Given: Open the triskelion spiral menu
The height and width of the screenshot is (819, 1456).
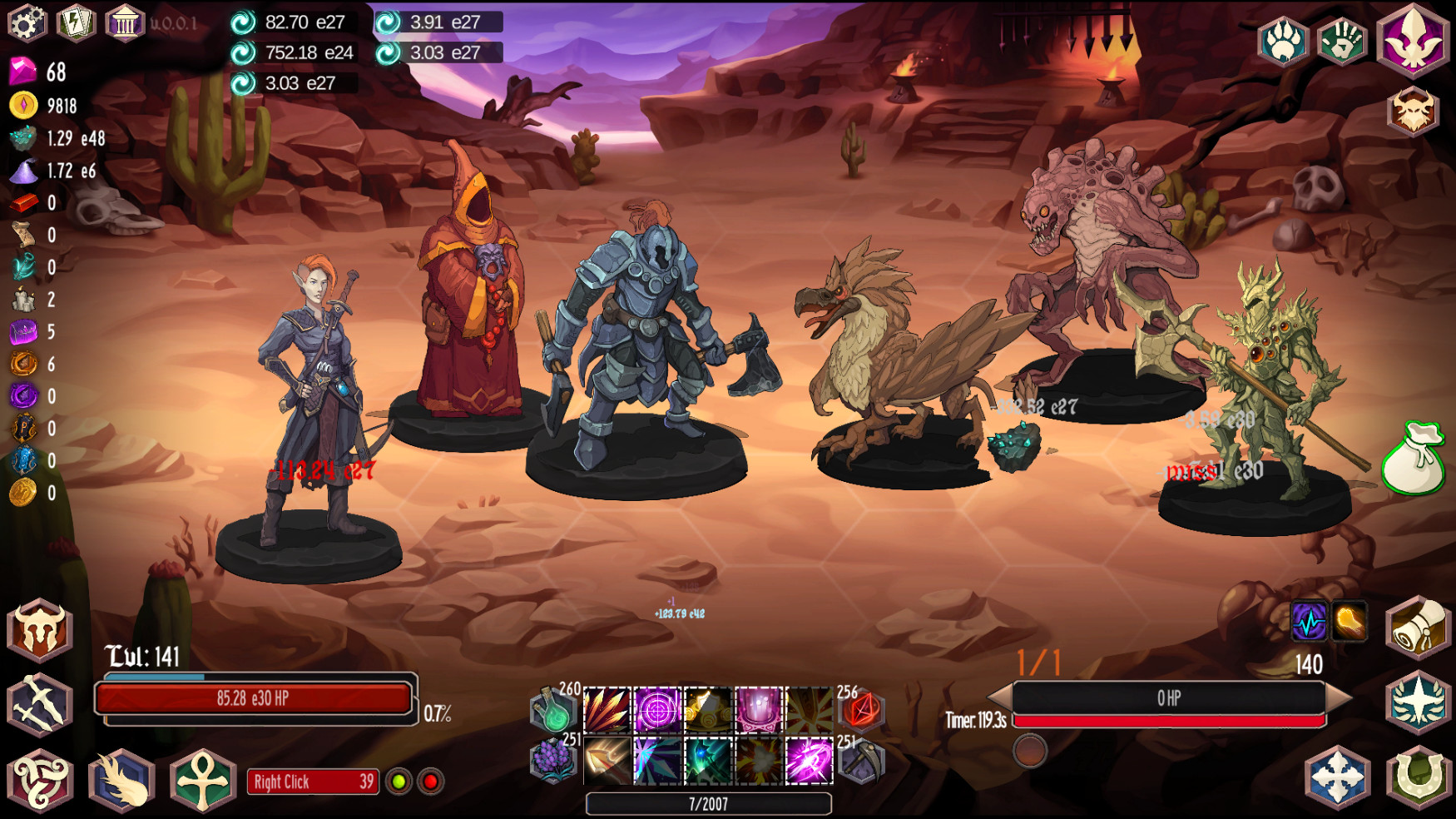Looking at the screenshot, I should [x=39, y=780].
